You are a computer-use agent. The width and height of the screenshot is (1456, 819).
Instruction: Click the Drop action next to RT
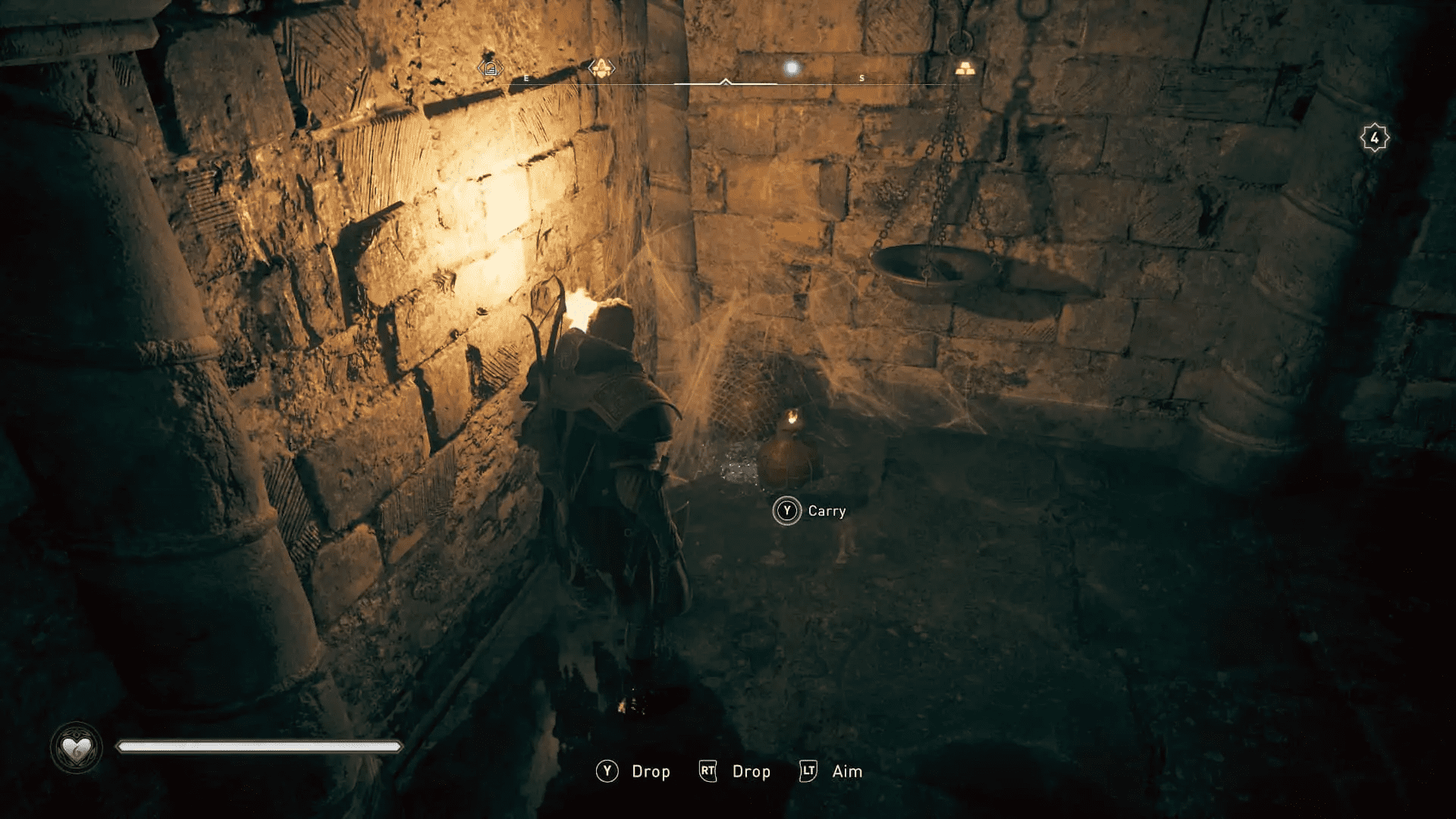[x=750, y=771]
